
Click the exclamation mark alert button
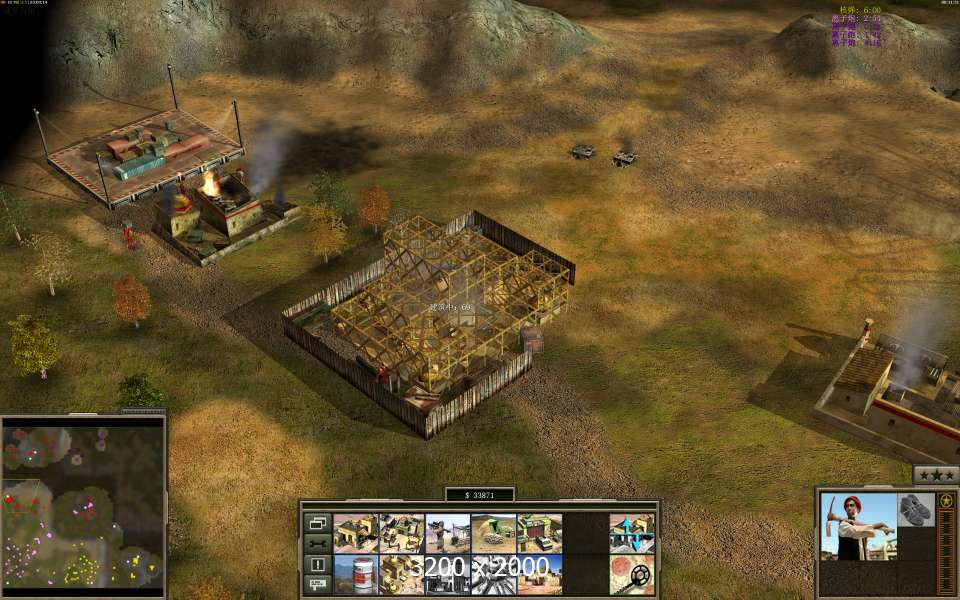(317, 564)
